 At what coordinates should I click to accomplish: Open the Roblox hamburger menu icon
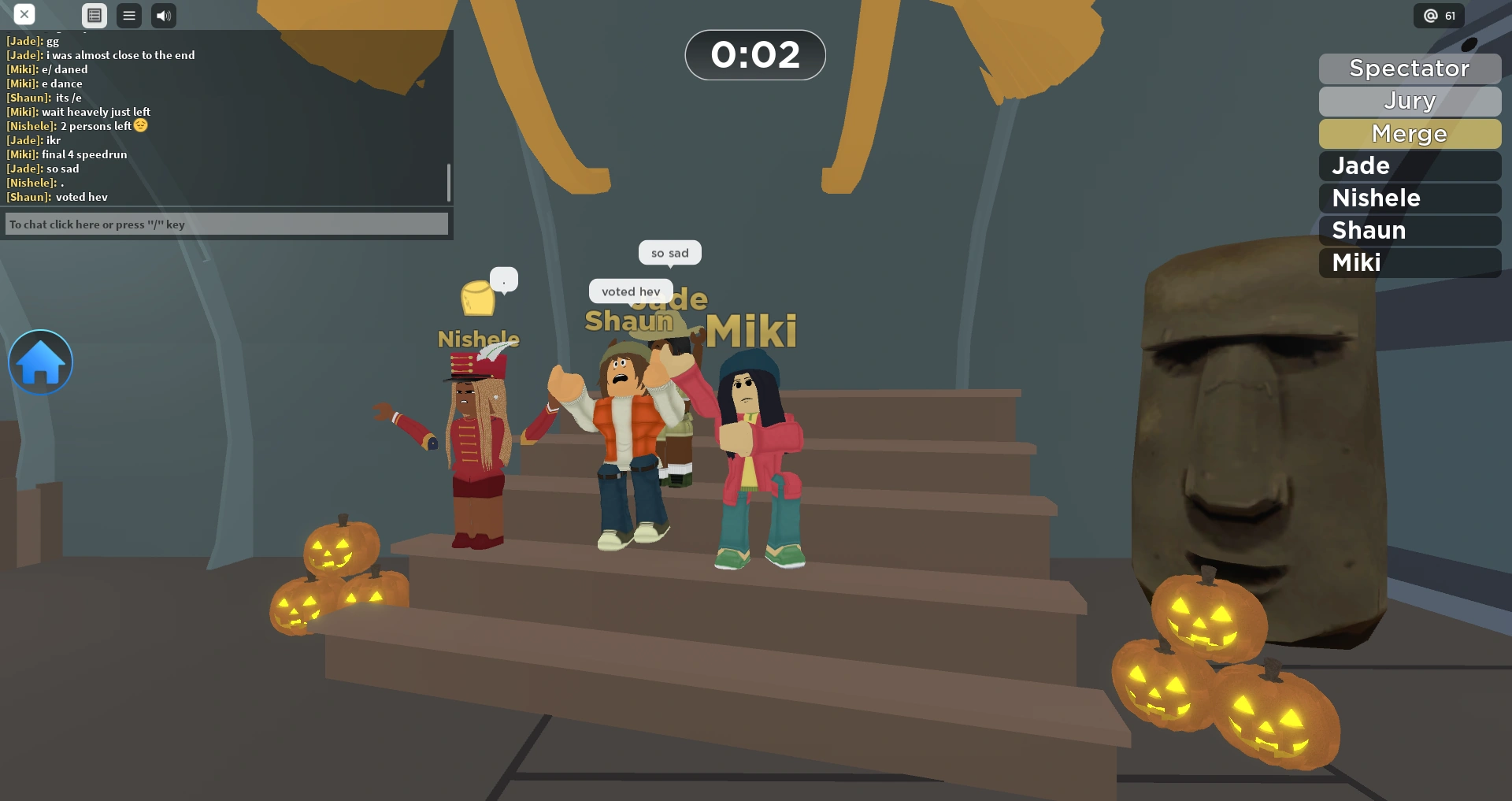pos(128,15)
